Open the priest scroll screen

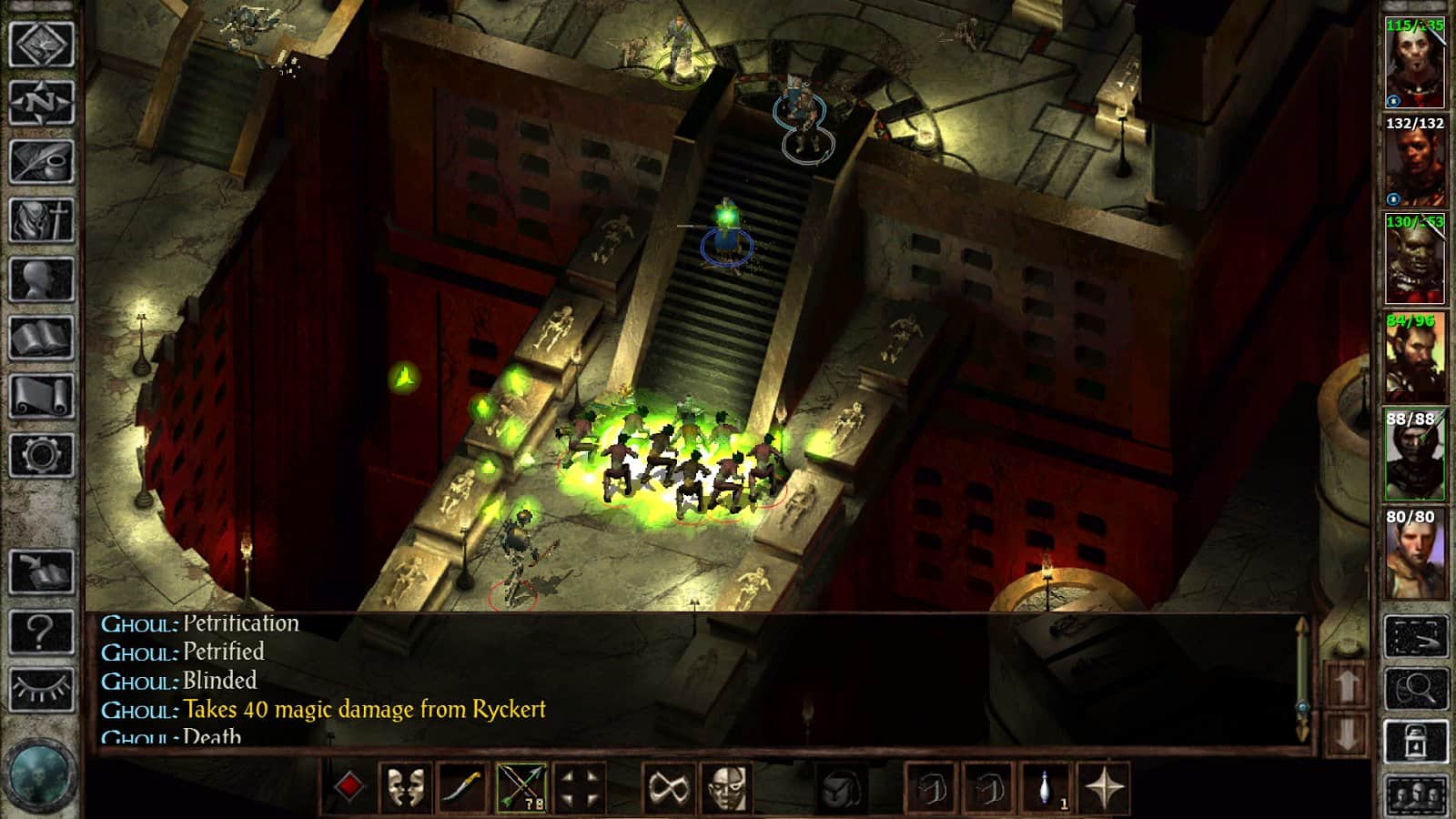tap(41, 396)
